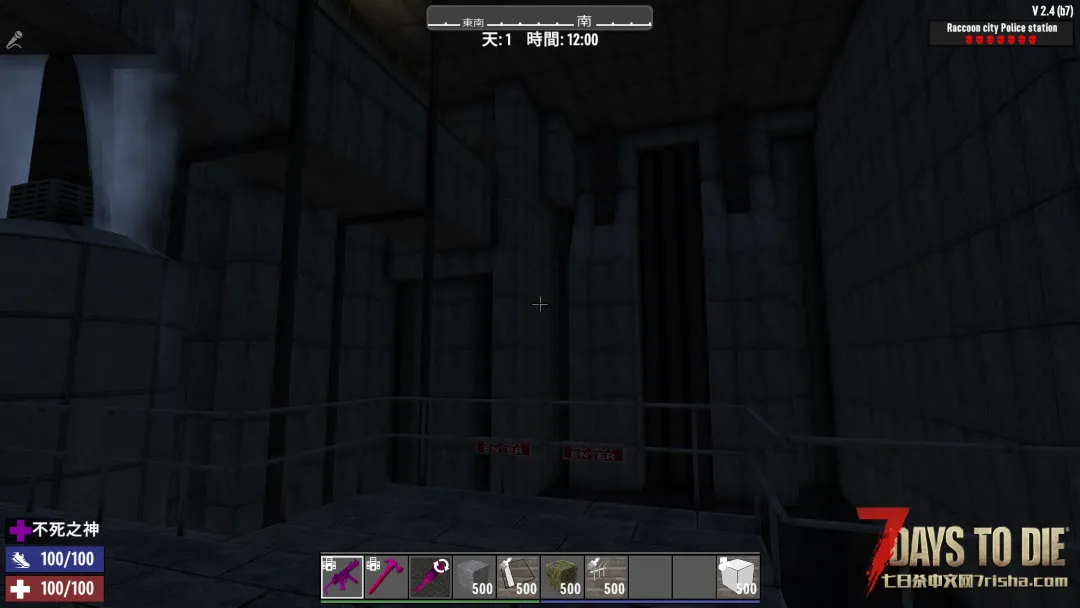
Task: Pick the green mossy block stack
Action: (562, 577)
